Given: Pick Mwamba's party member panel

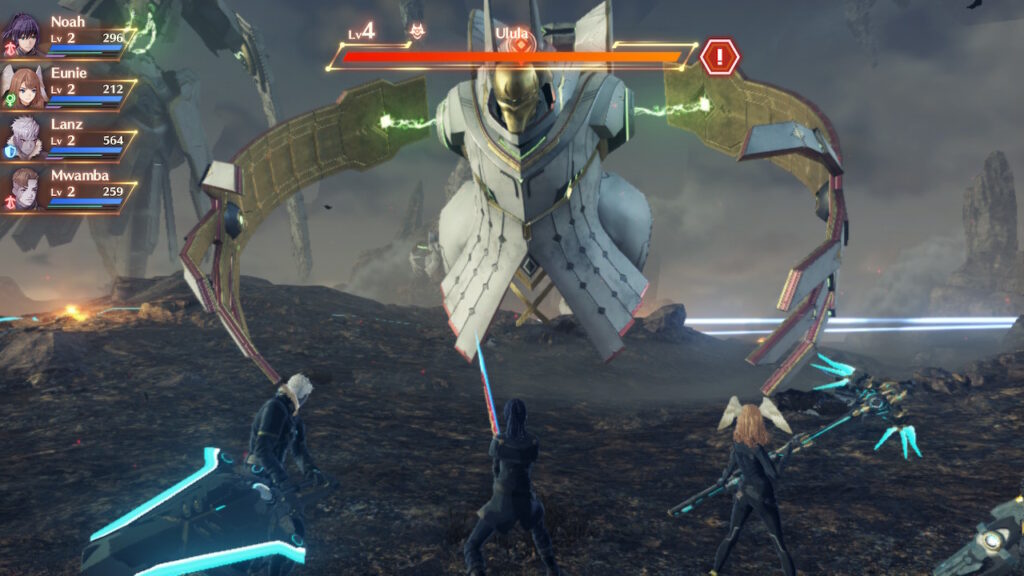Looking at the screenshot, I should click(x=68, y=189).
